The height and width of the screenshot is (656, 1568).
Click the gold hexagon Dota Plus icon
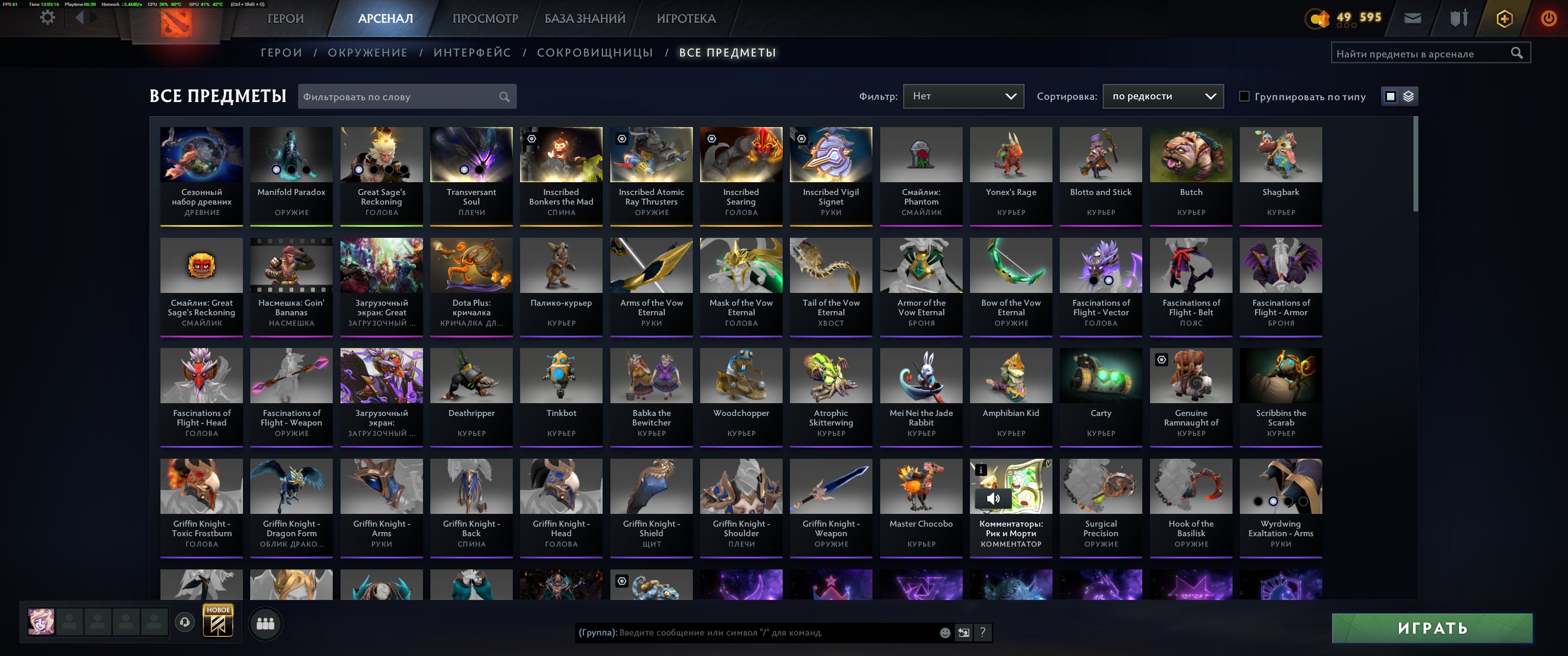[1503, 18]
